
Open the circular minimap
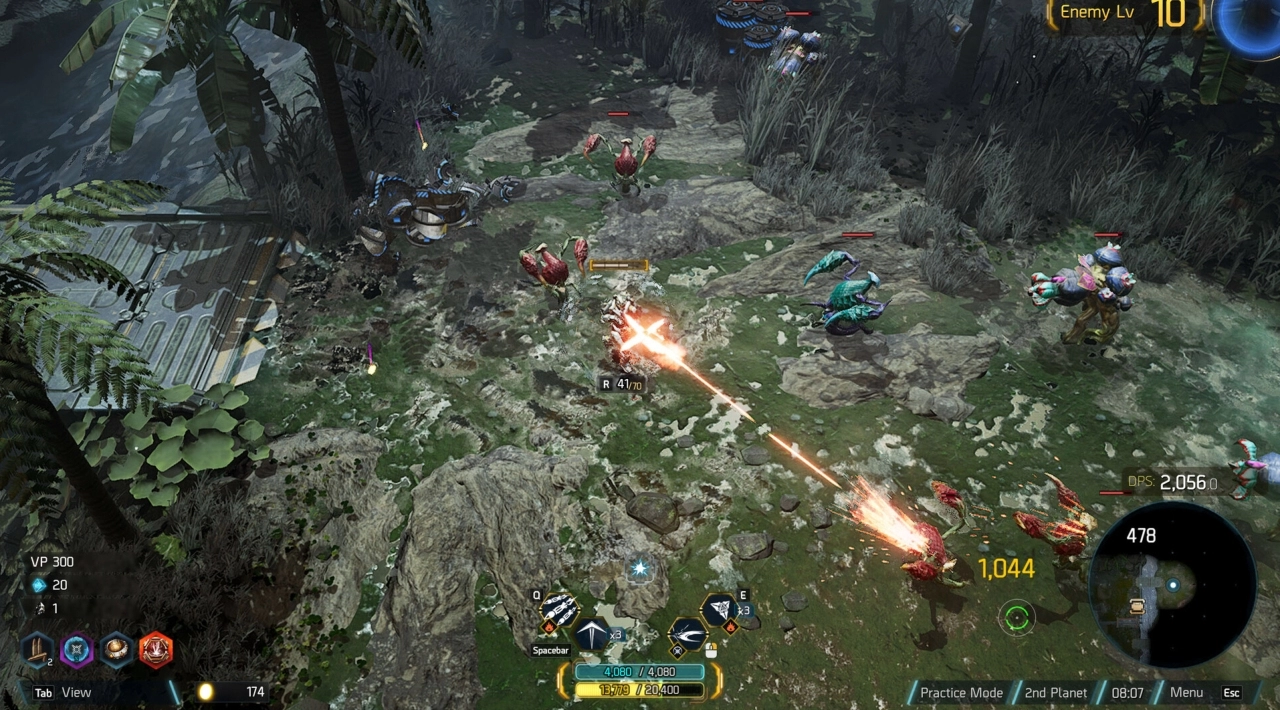click(1172, 584)
